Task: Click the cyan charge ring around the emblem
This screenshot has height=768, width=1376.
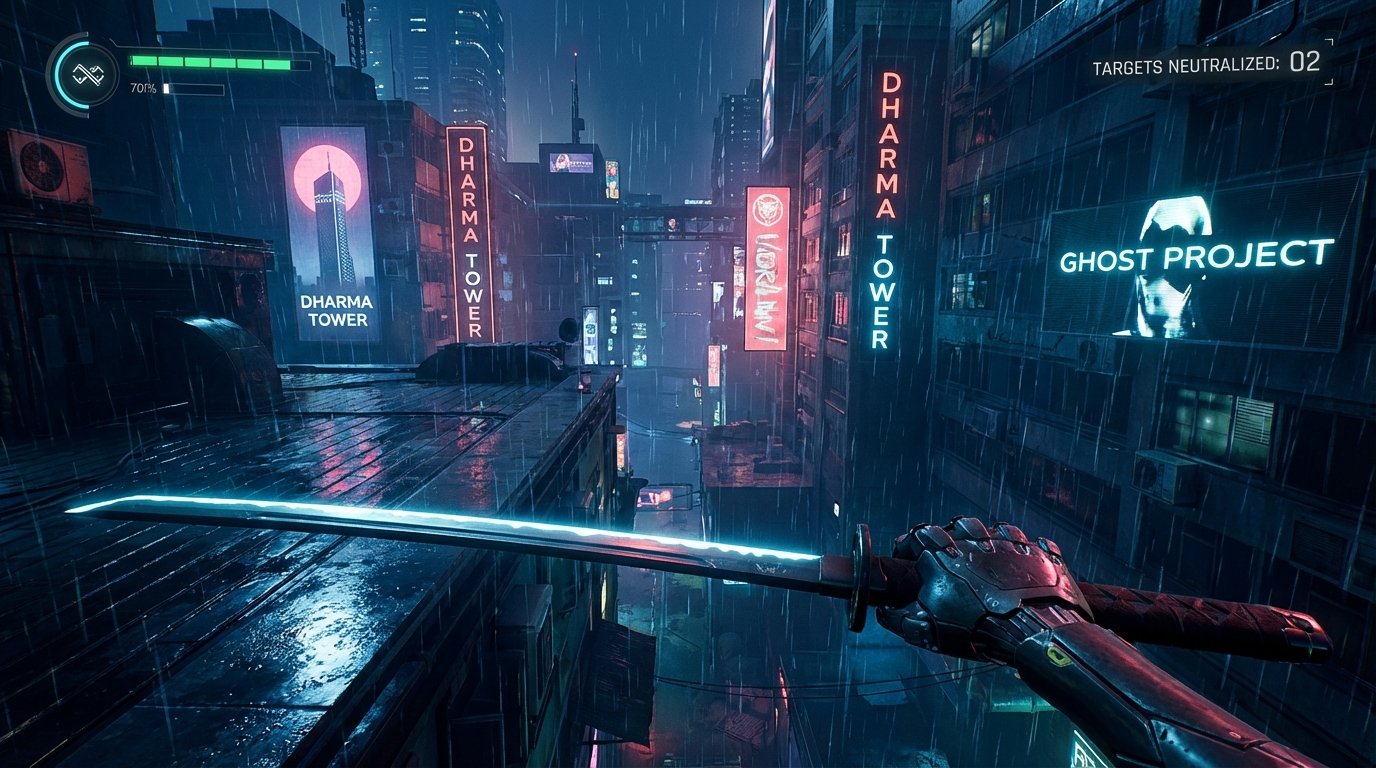Action: (x=62, y=74)
